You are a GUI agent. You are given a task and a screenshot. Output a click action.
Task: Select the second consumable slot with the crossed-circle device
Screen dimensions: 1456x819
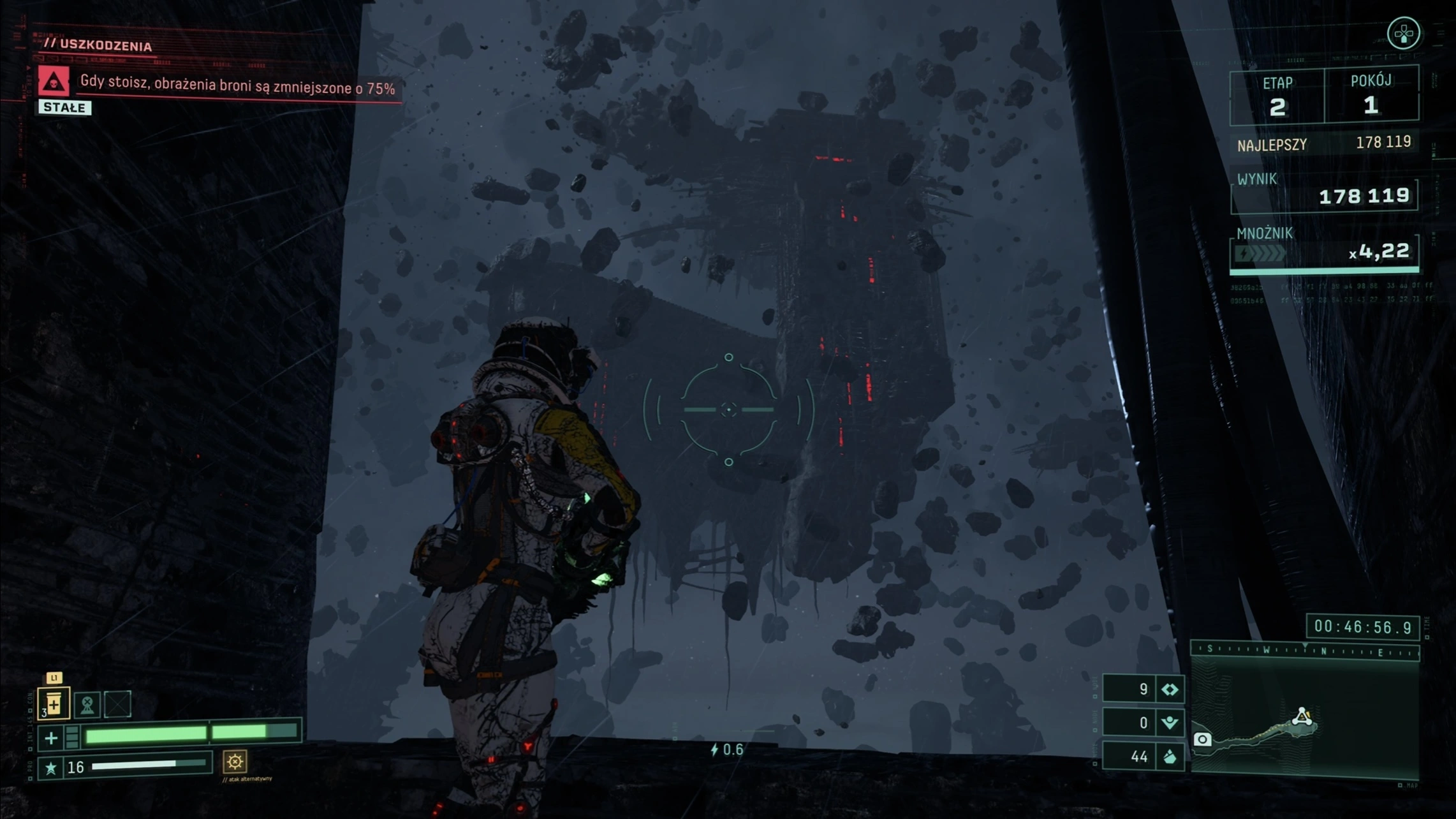pyautogui.click(x=87, y=704)
